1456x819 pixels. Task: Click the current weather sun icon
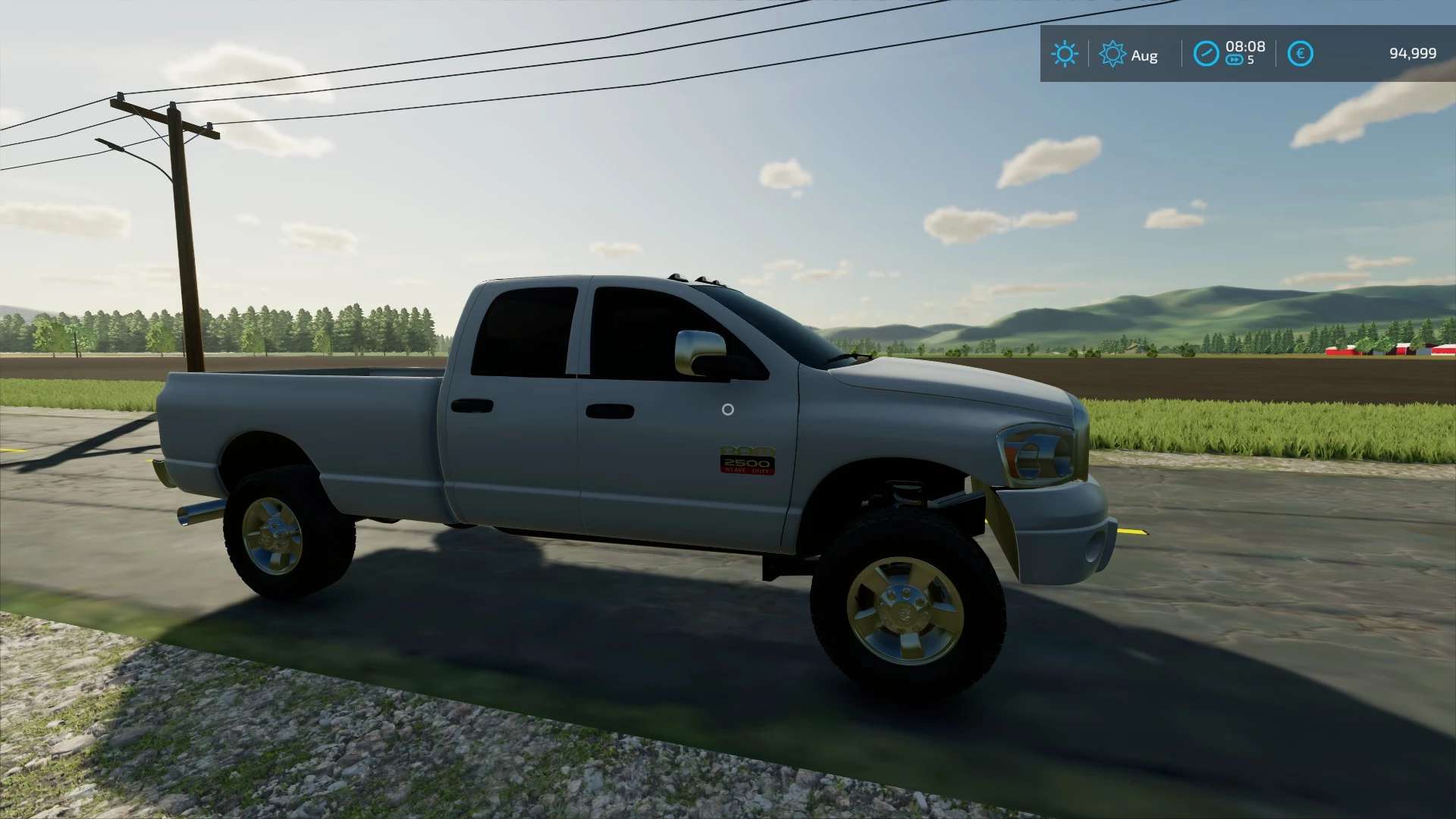click(x=1065, y=54)
